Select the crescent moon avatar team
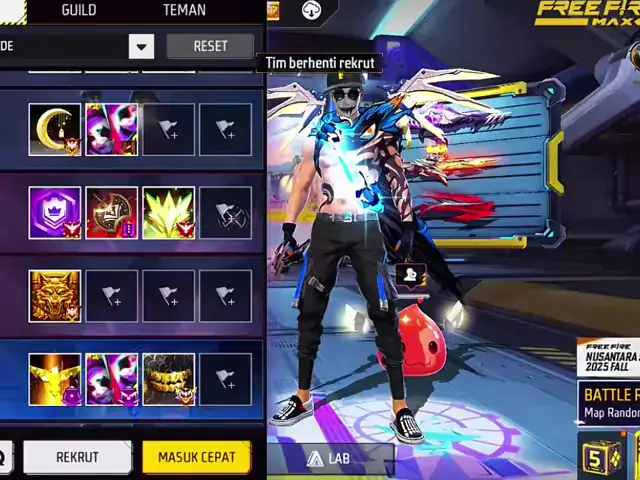Viewport: 640px width, 480px height. click(x=55, y=130)
